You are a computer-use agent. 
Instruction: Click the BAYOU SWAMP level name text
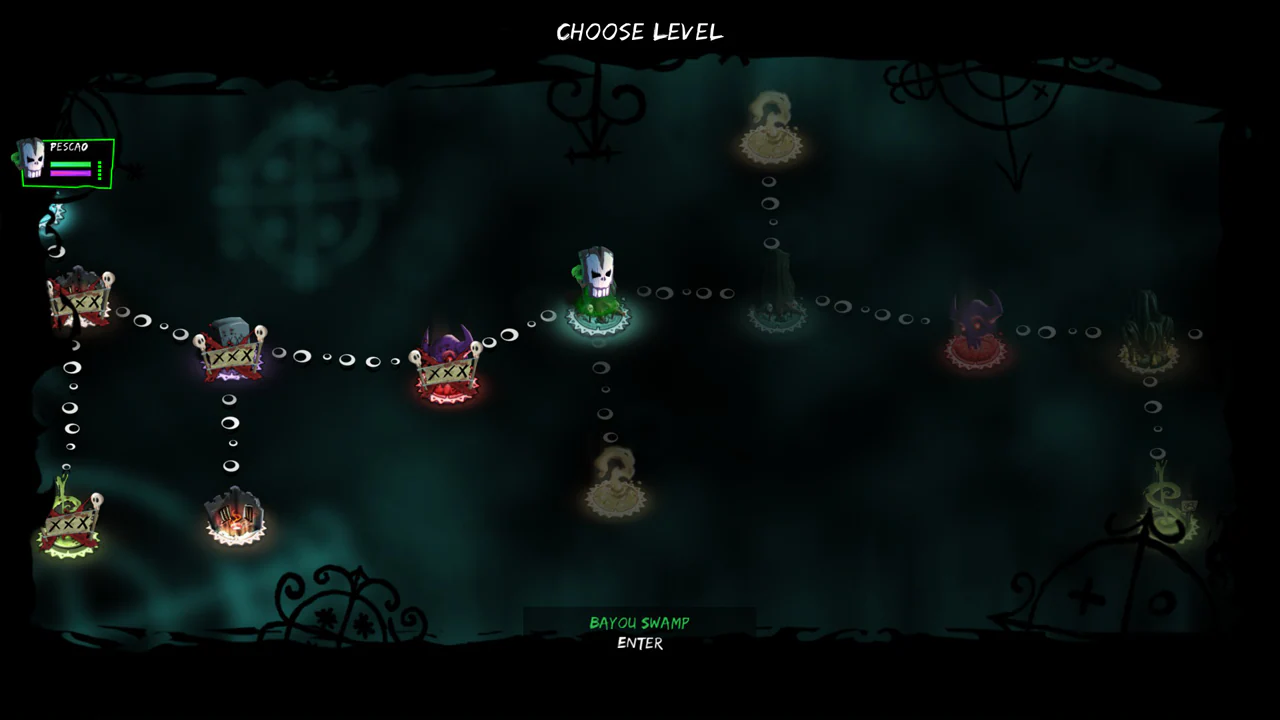640,622
